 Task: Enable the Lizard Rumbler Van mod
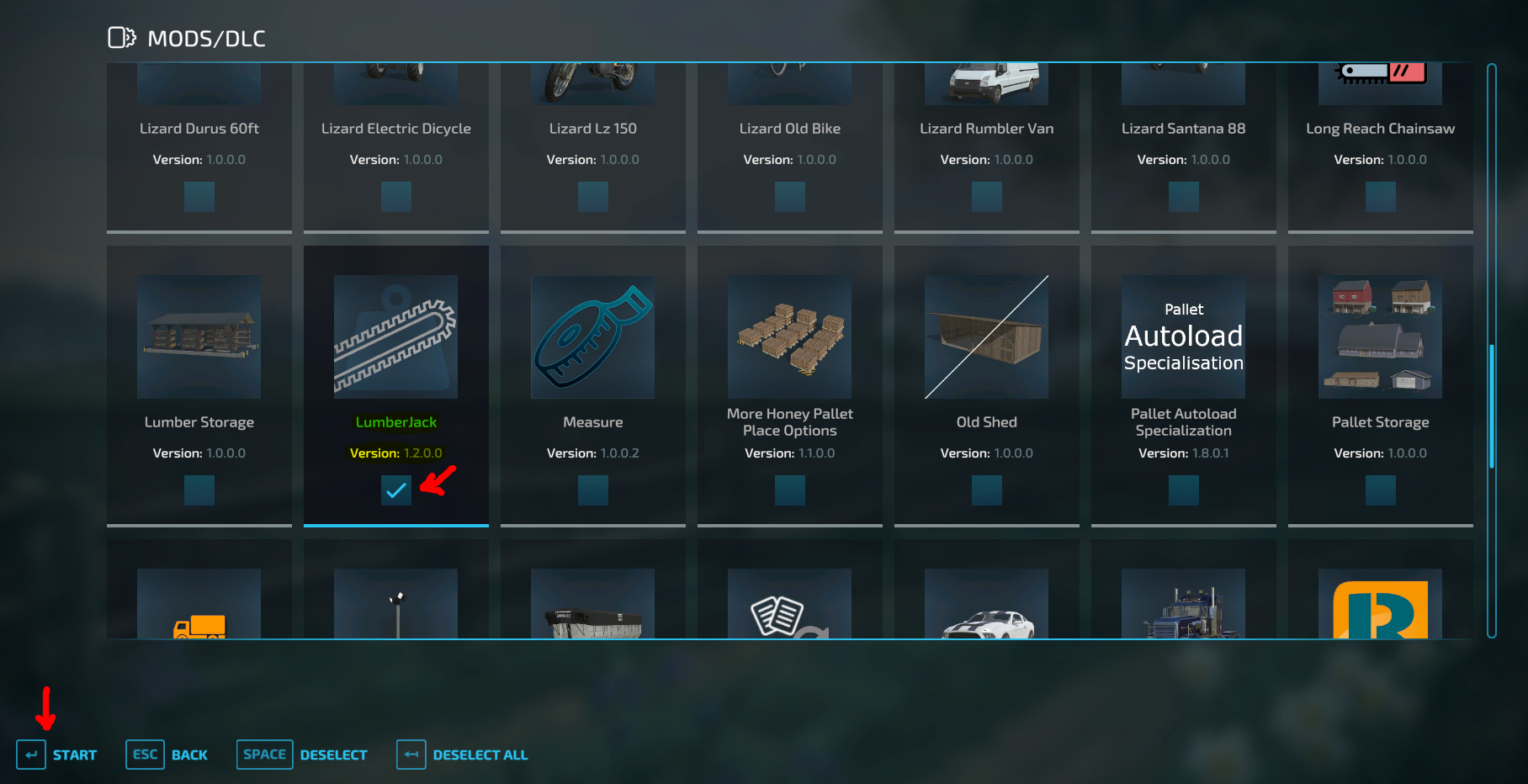[x=986, y=196]
